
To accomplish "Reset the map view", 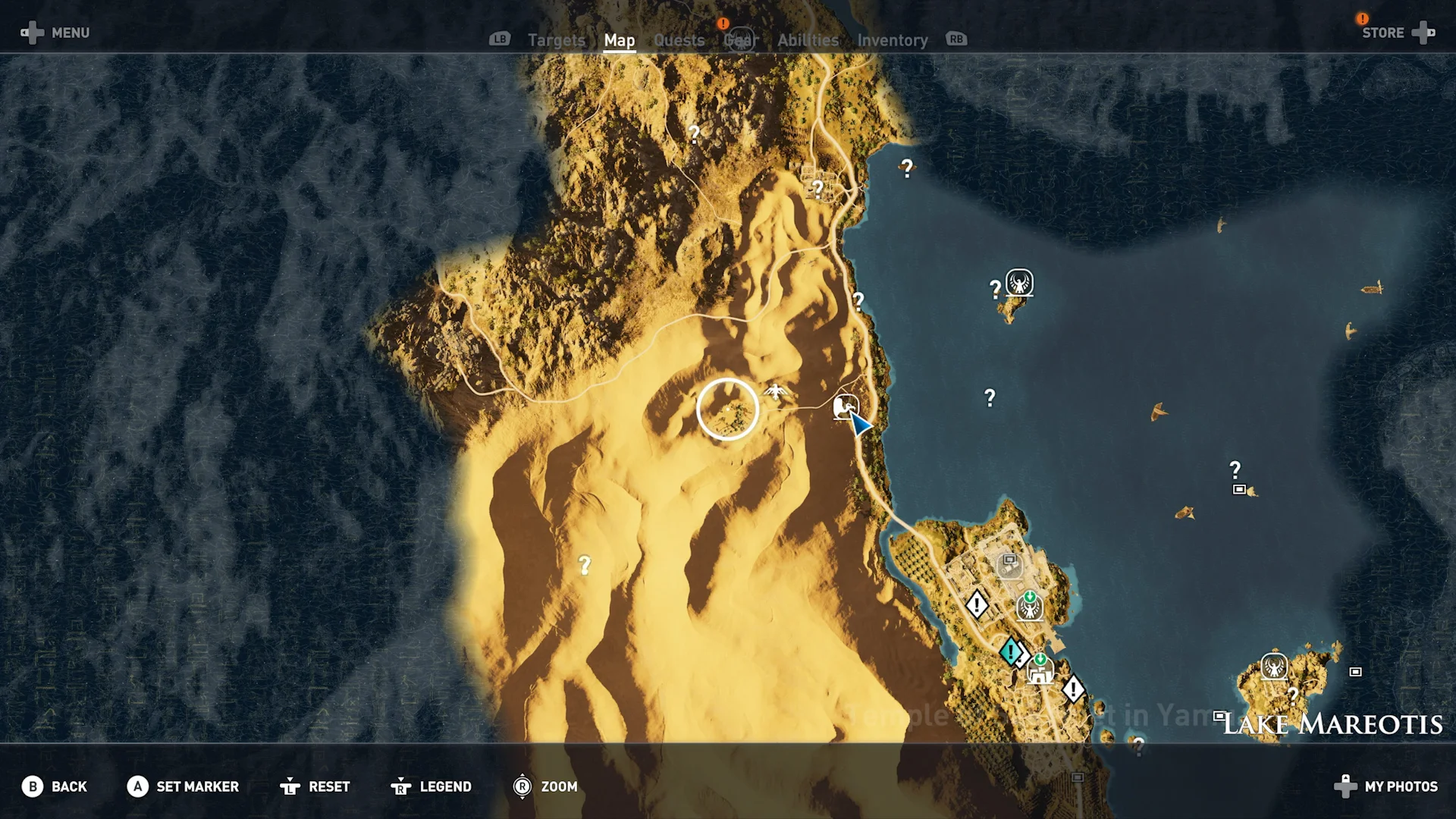I will pos(315,786).
